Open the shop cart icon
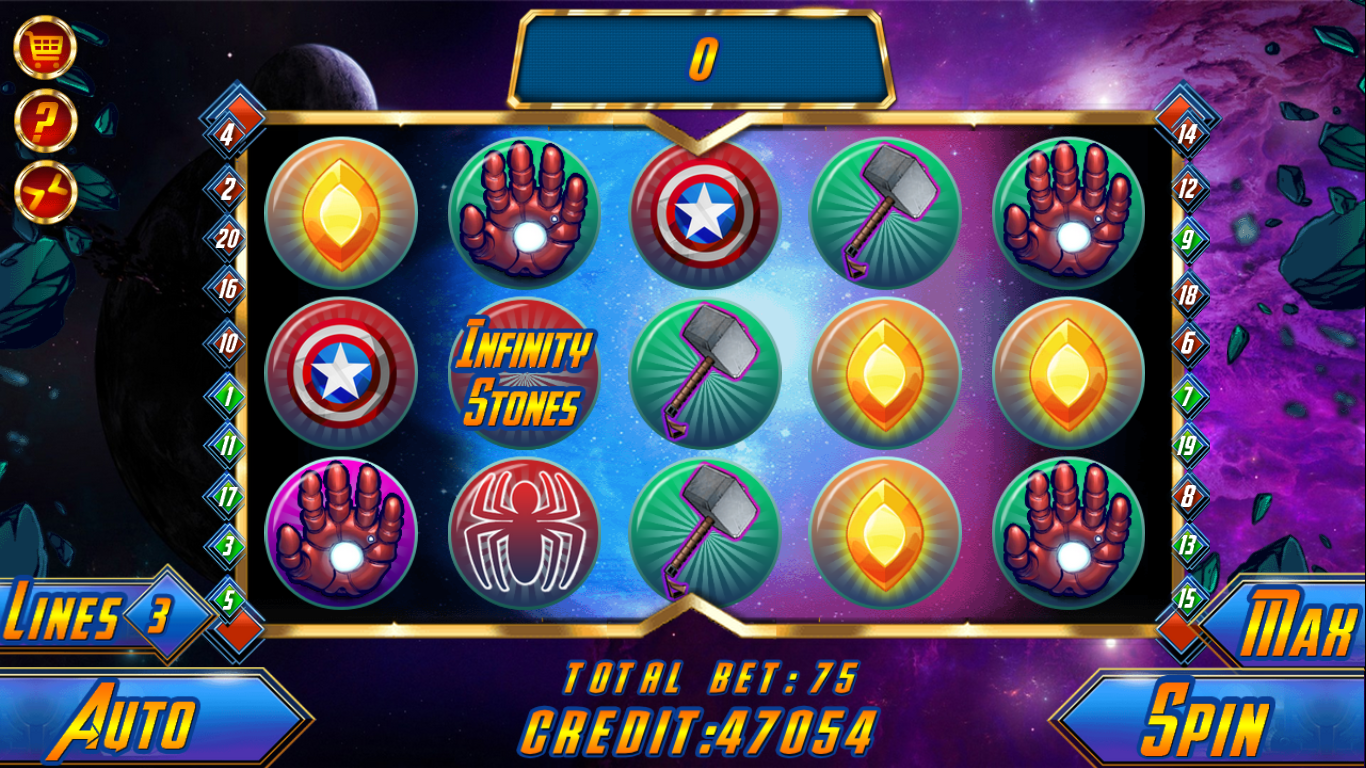 tap(43, 44)
